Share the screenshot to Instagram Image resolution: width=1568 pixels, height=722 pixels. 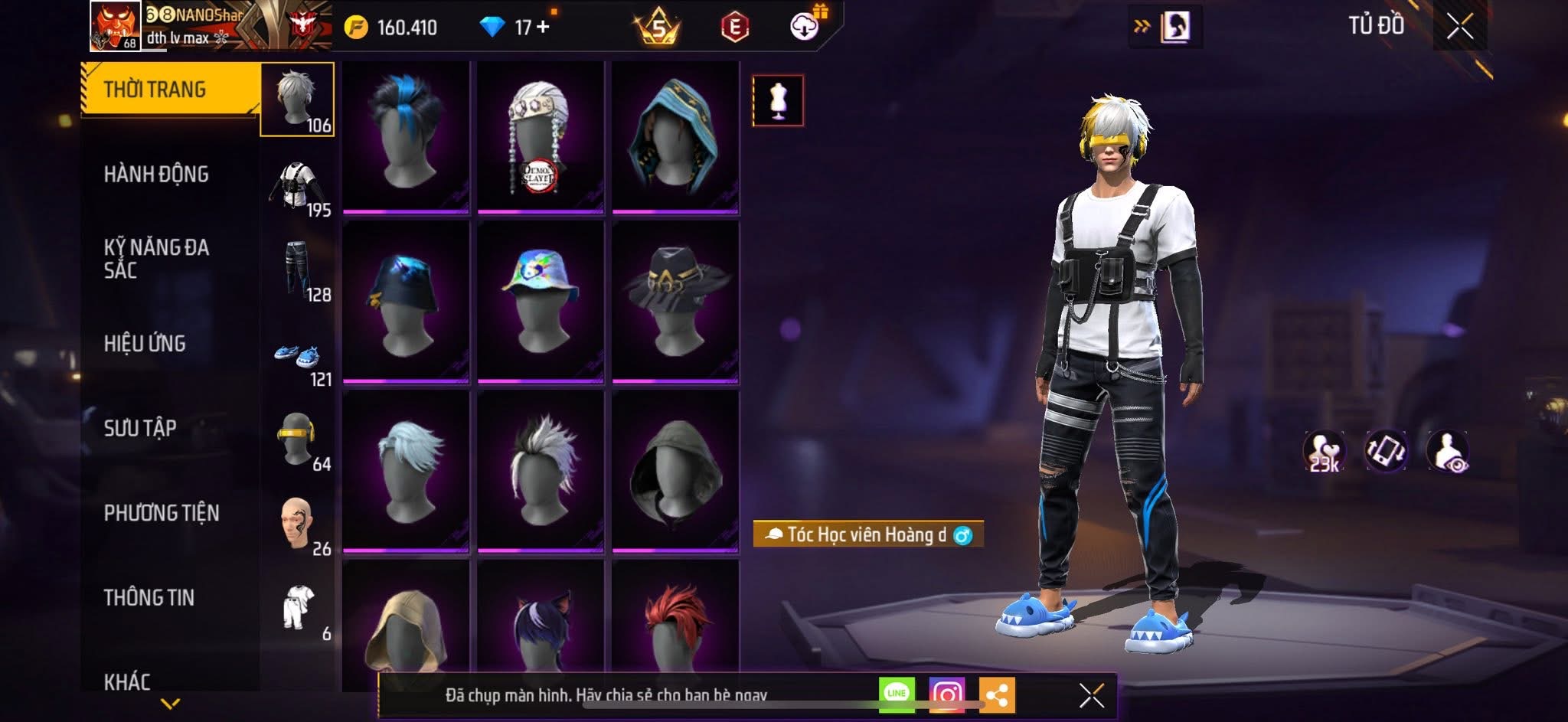tap(946, 694)
